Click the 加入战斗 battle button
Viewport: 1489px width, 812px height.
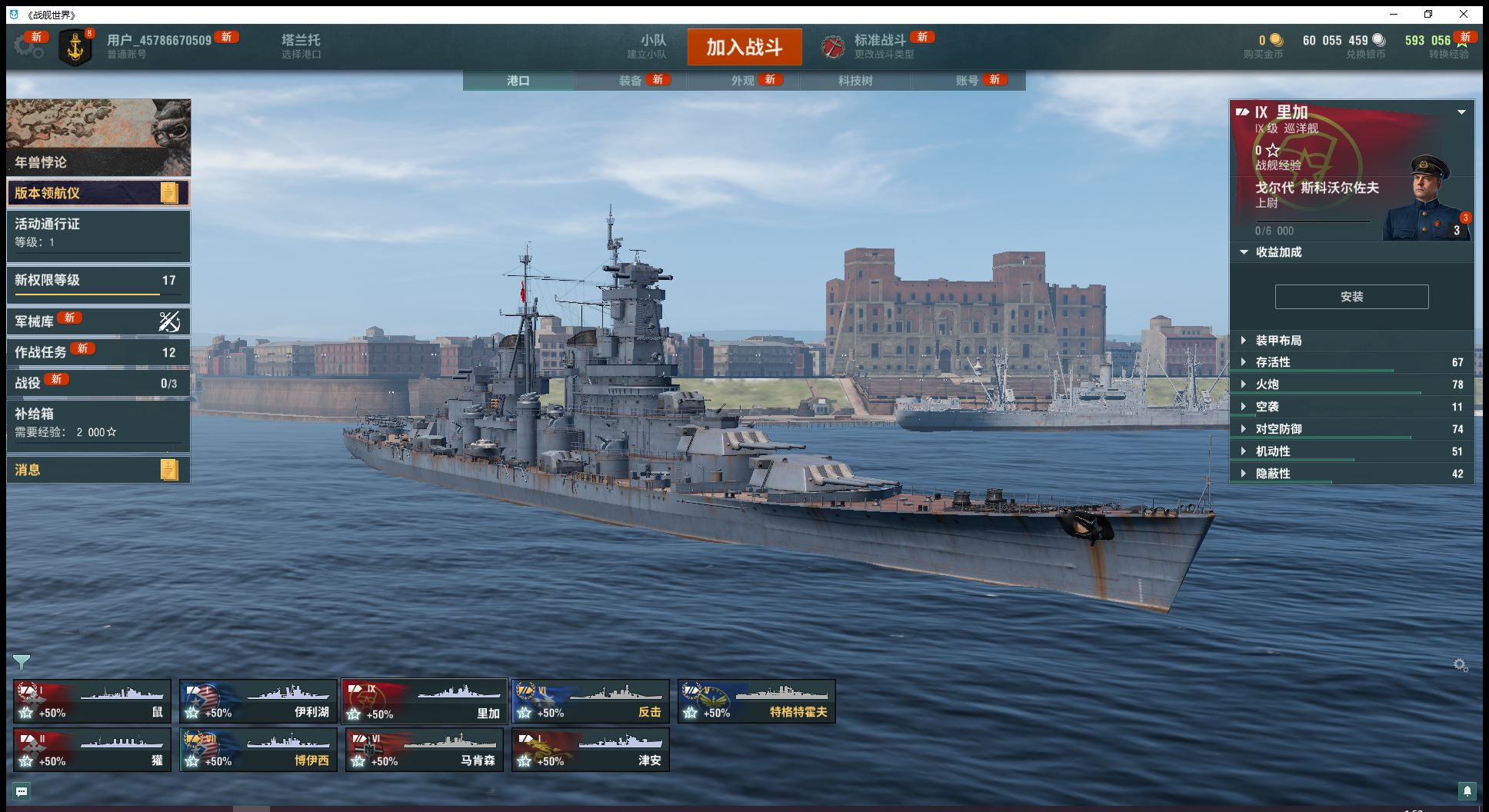pyautogui.click(x=744, y=47)
